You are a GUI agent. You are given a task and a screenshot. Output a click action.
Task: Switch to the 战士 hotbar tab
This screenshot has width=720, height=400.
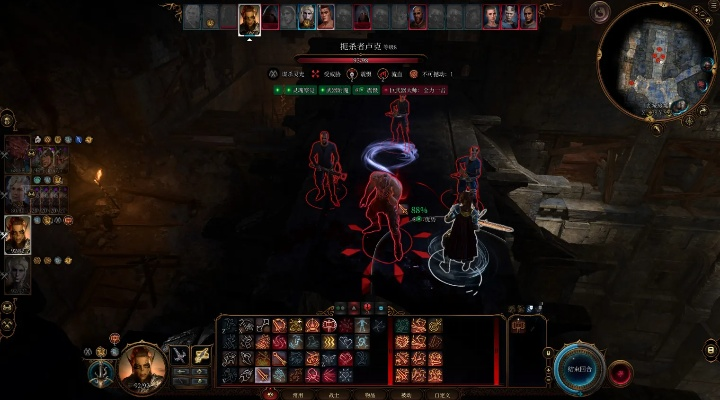333,395
